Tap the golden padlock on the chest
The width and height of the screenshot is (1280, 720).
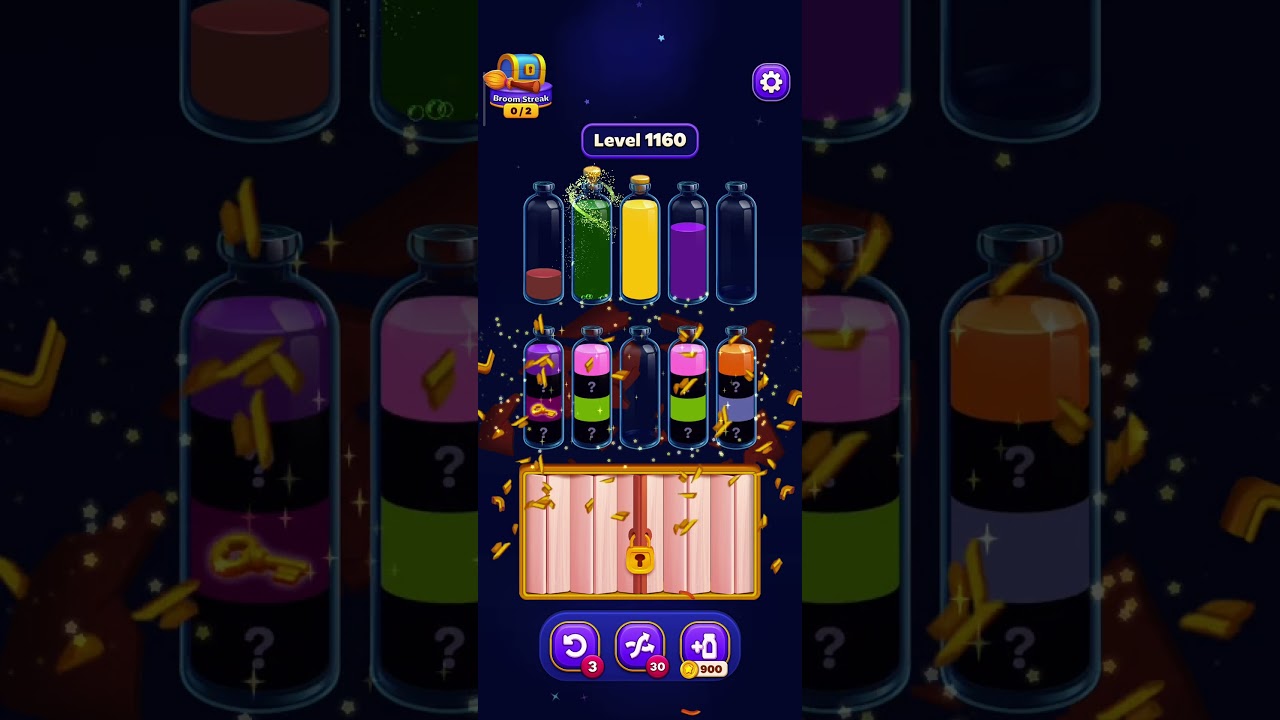[638, 558]
